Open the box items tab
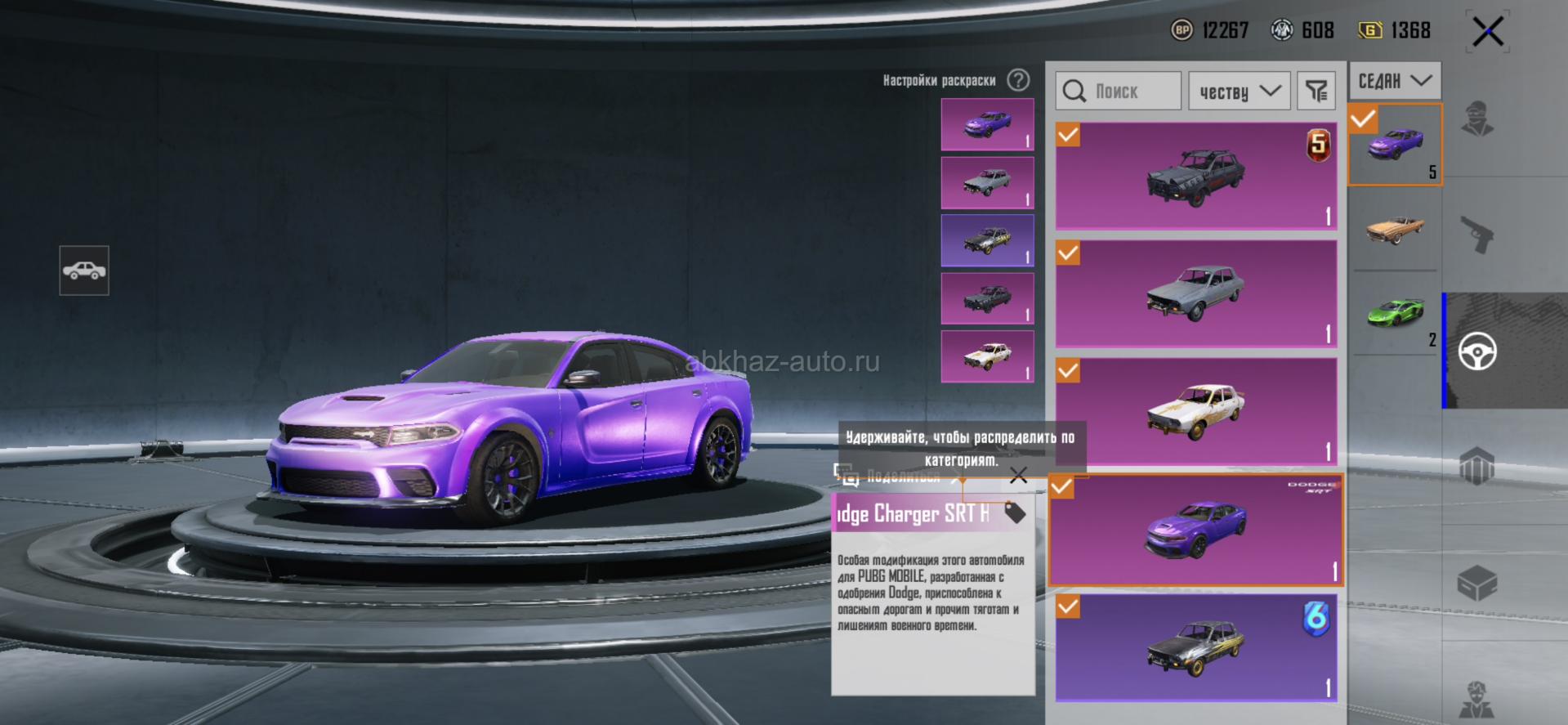 (x=1477, y=584)
